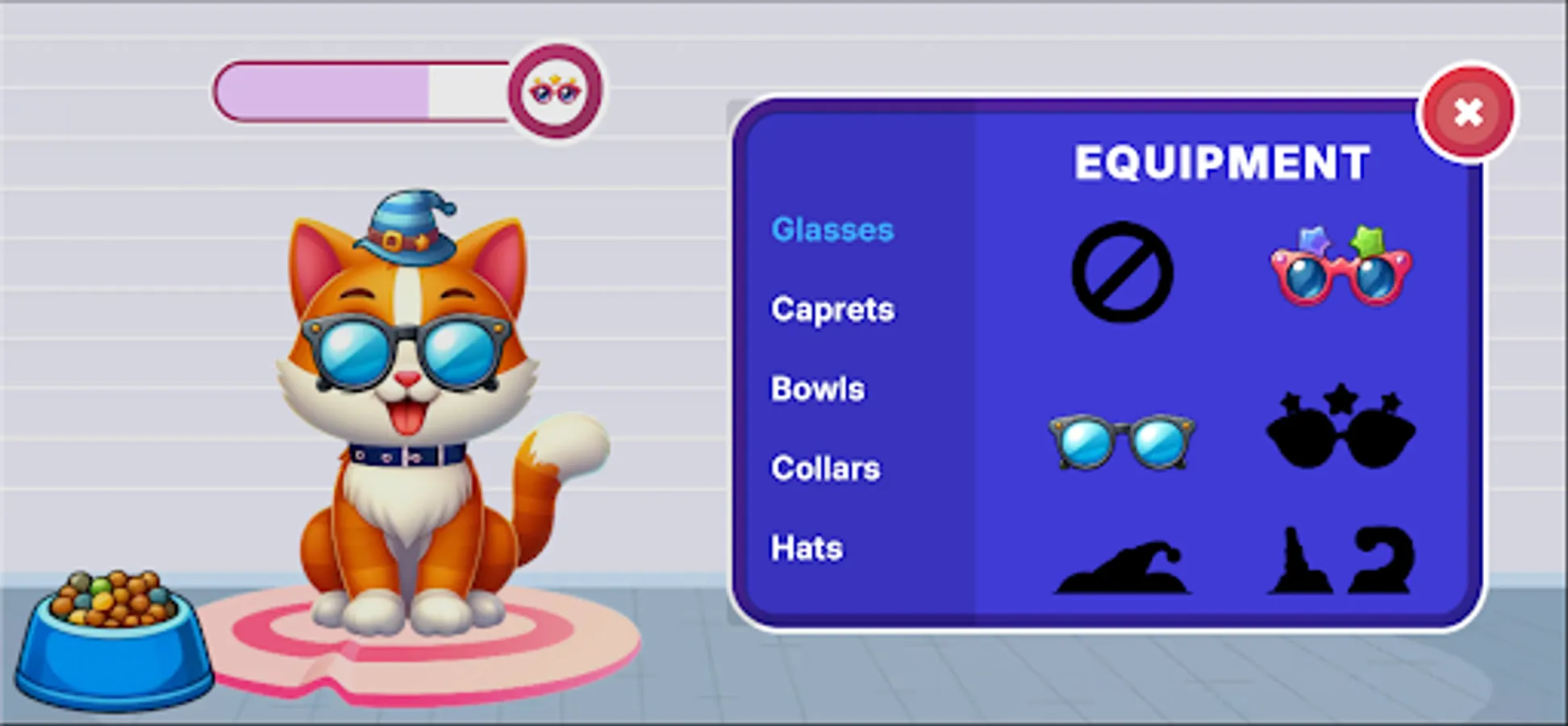
Task: Select the Glasses tab
Action: pos(832,229)
